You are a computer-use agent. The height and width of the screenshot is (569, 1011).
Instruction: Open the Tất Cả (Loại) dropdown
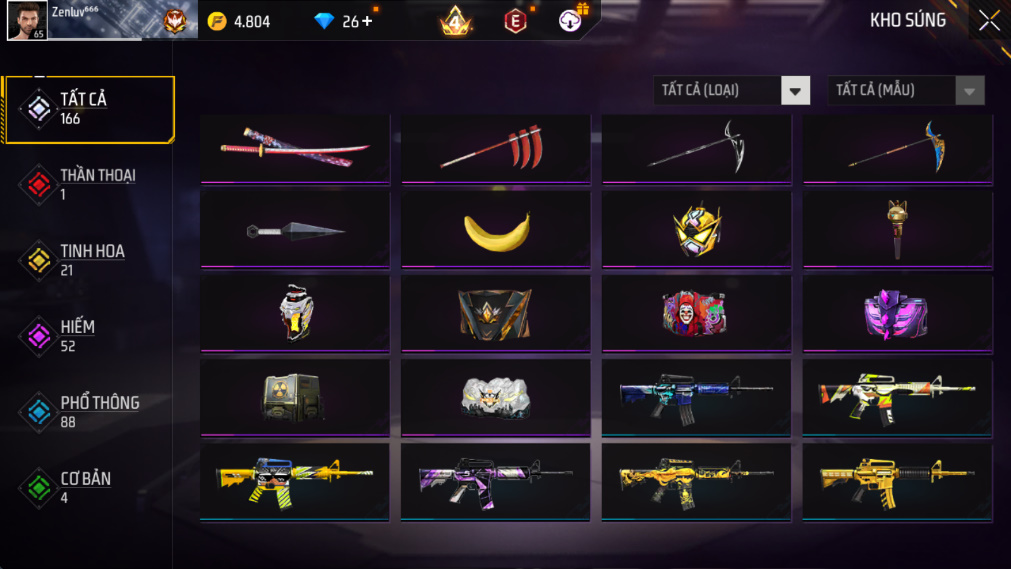(731, 91)
